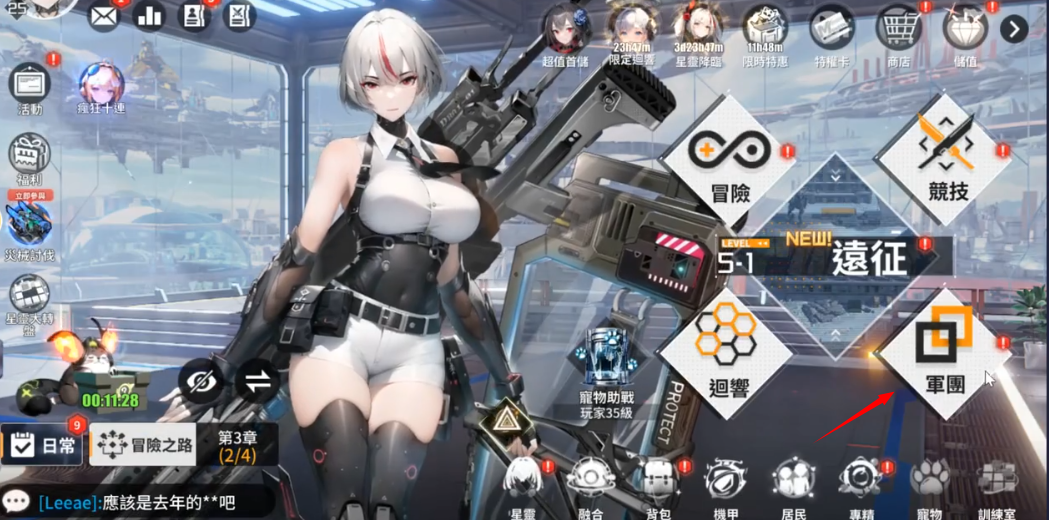Open the 冒險之路 adventure path button
The image size is (1049, 520).
point(143,445)
